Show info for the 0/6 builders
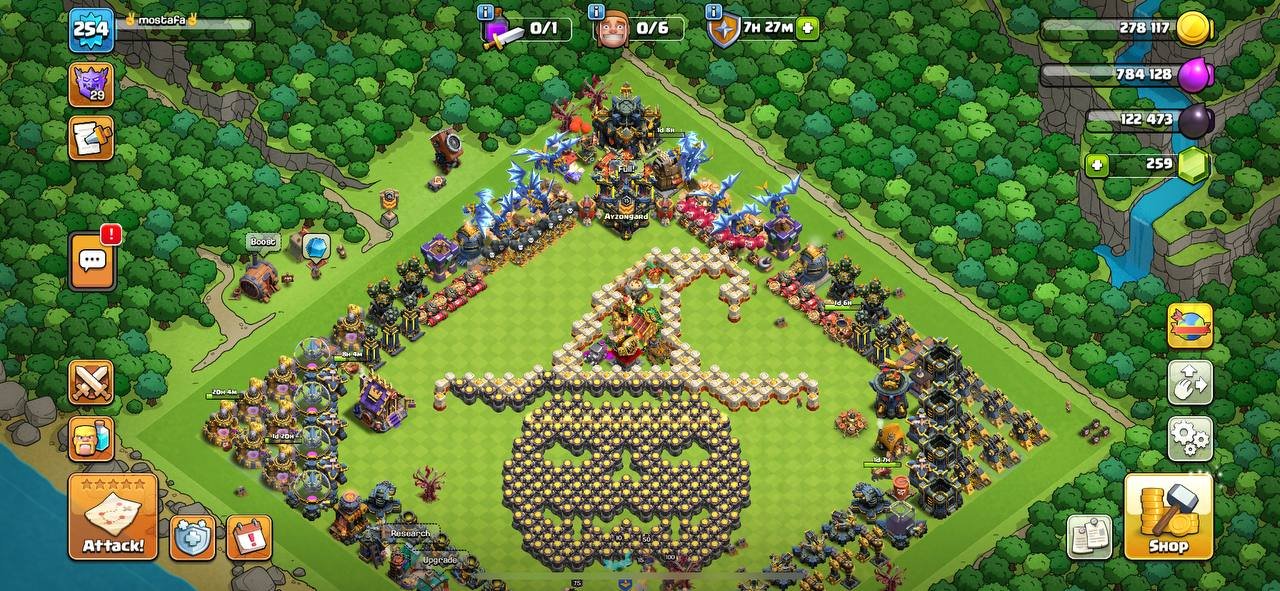Screen dimensions: 1280x591 tap(596, 12)
